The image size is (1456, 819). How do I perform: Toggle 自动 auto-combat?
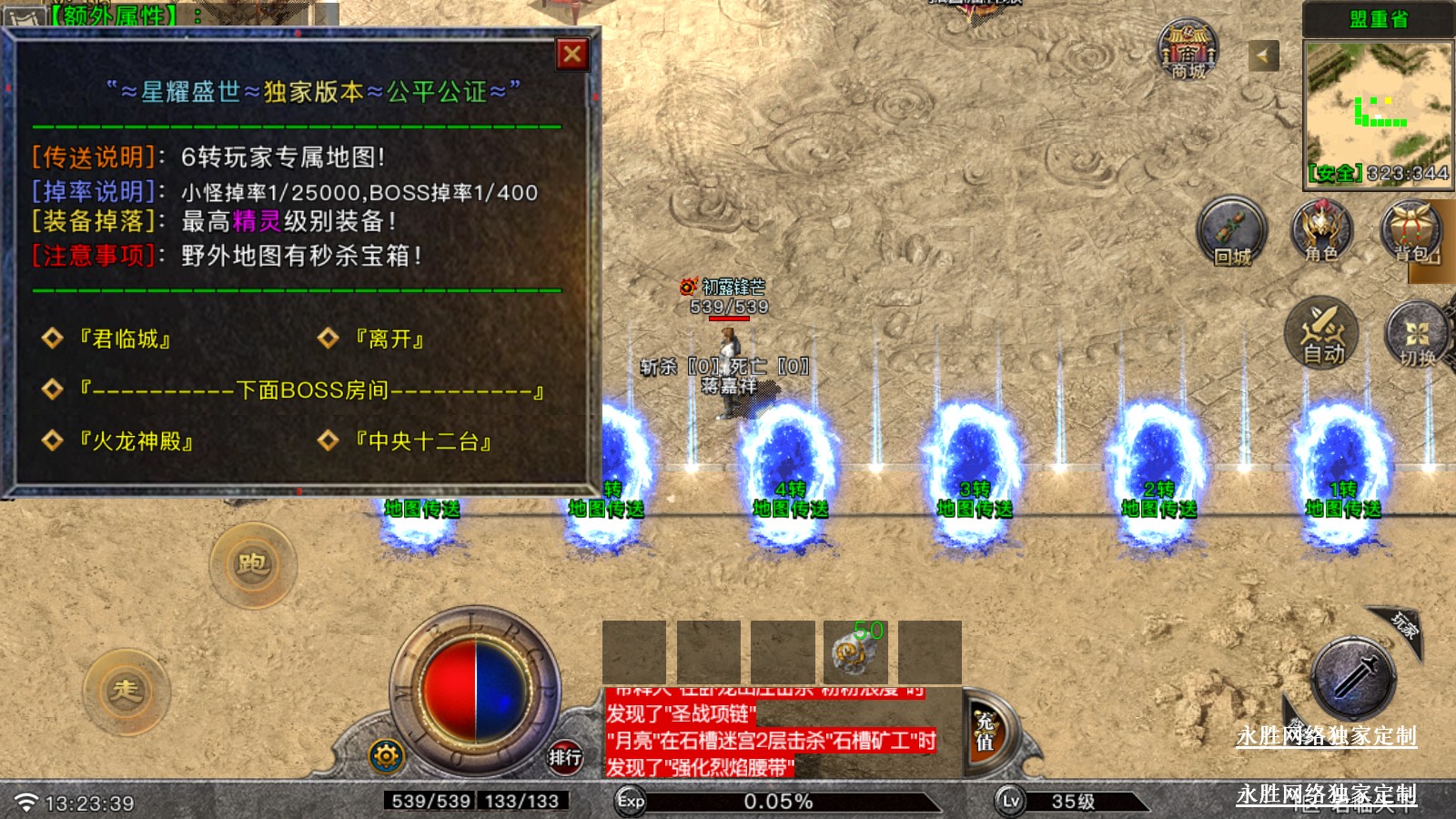coord(1321,333)
